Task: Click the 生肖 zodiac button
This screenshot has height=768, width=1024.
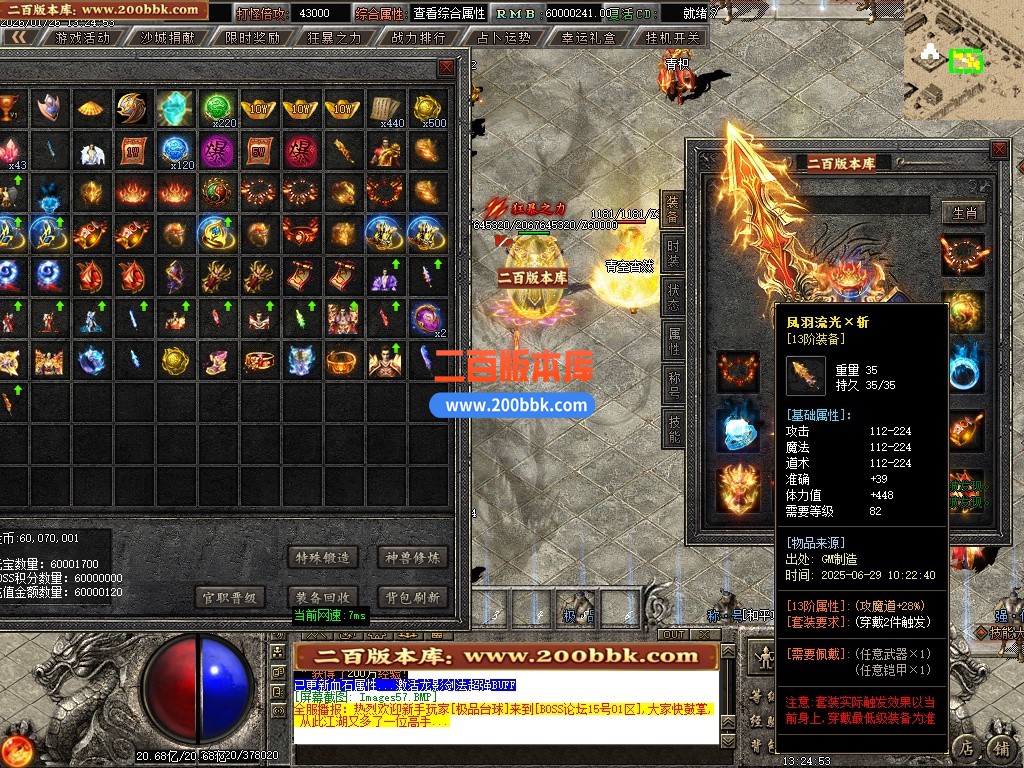Action: (964, 212)
